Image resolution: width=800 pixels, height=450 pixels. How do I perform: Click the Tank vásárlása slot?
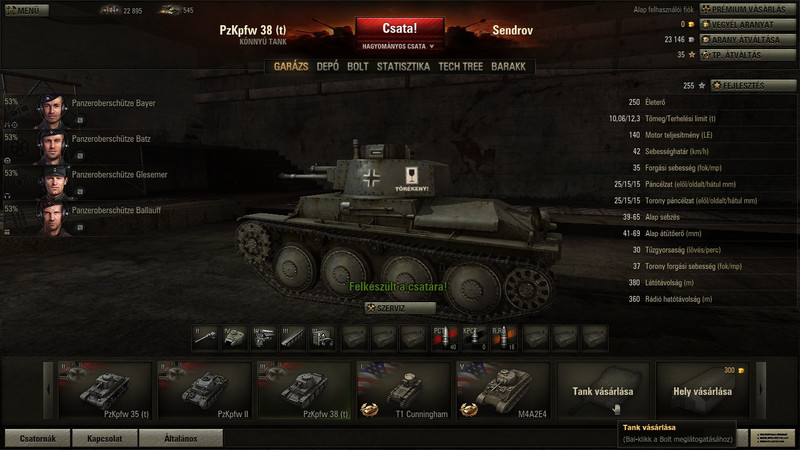(x=602, y=390)
